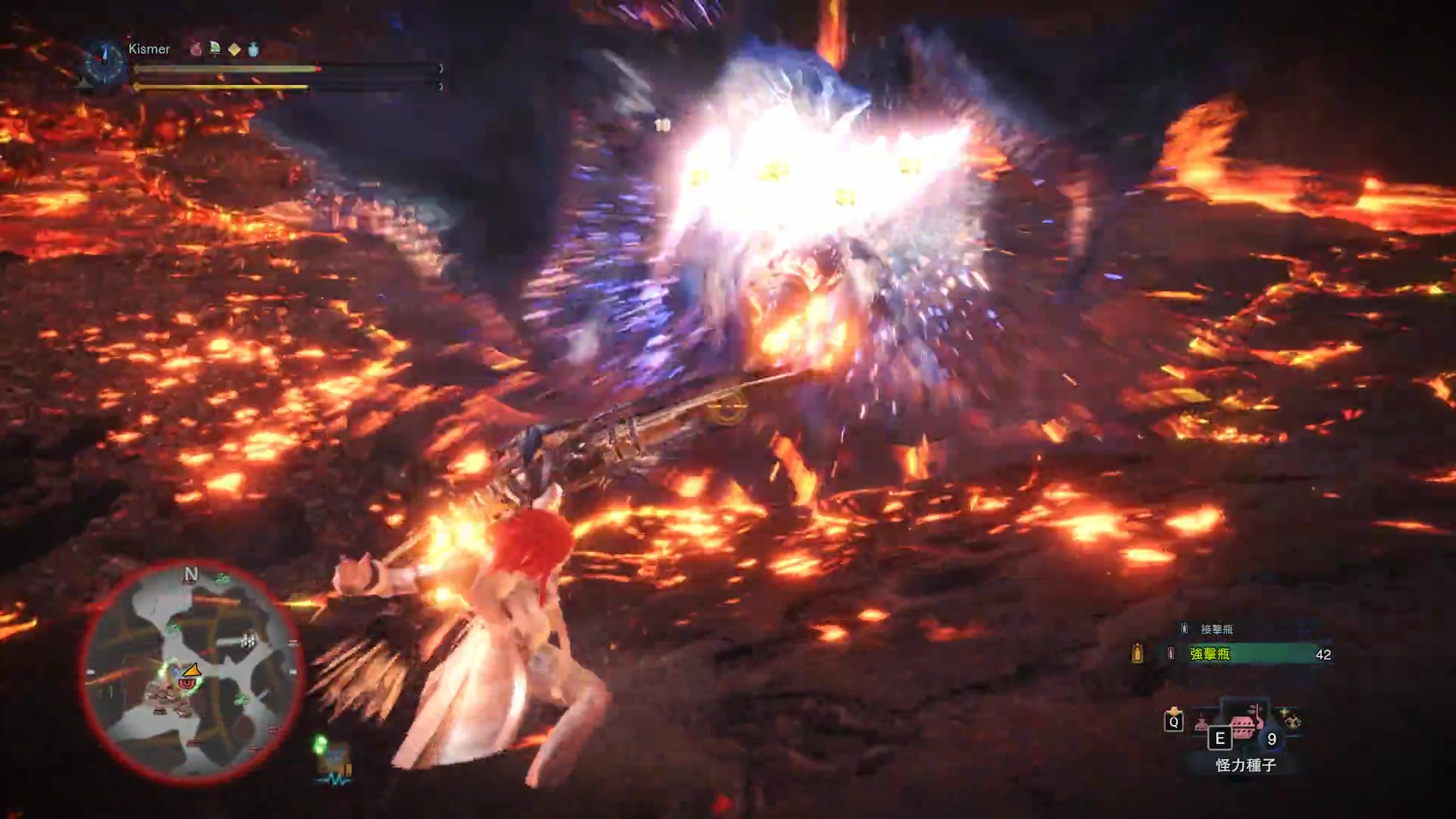Image resolution: width=1456 pixels, height=819 pixels.
Task: Open the circular minimap
Action: pyautogui.click(x=190, y=673)
